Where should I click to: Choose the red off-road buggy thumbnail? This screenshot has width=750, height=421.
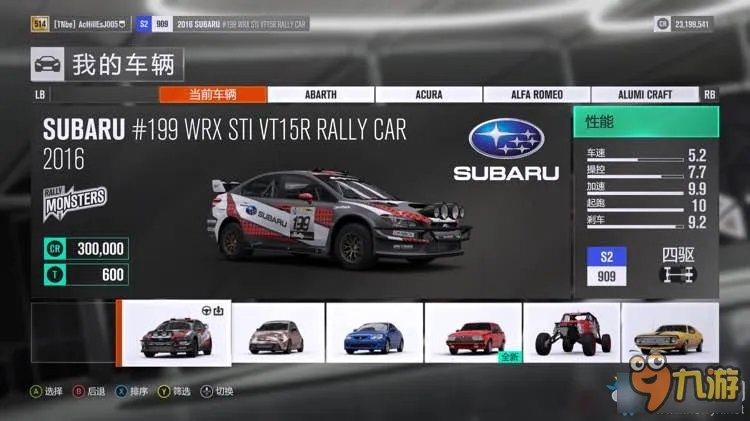571,332
